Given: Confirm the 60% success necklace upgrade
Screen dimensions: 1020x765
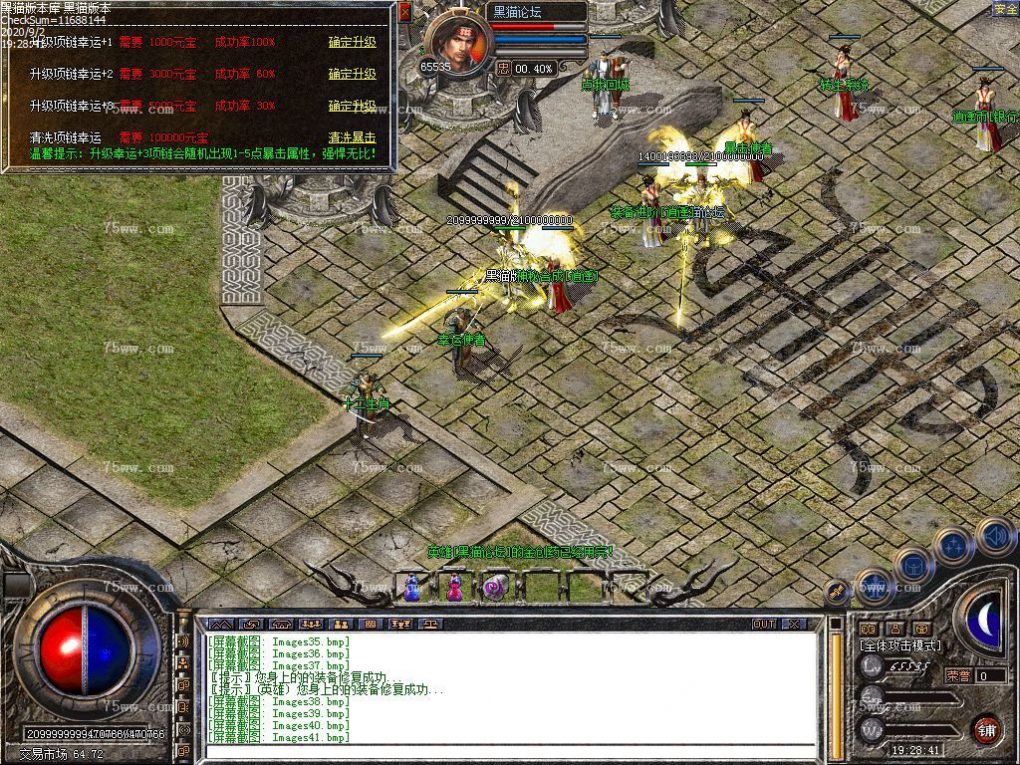Looking at the screenshot, I should point(352,74).
